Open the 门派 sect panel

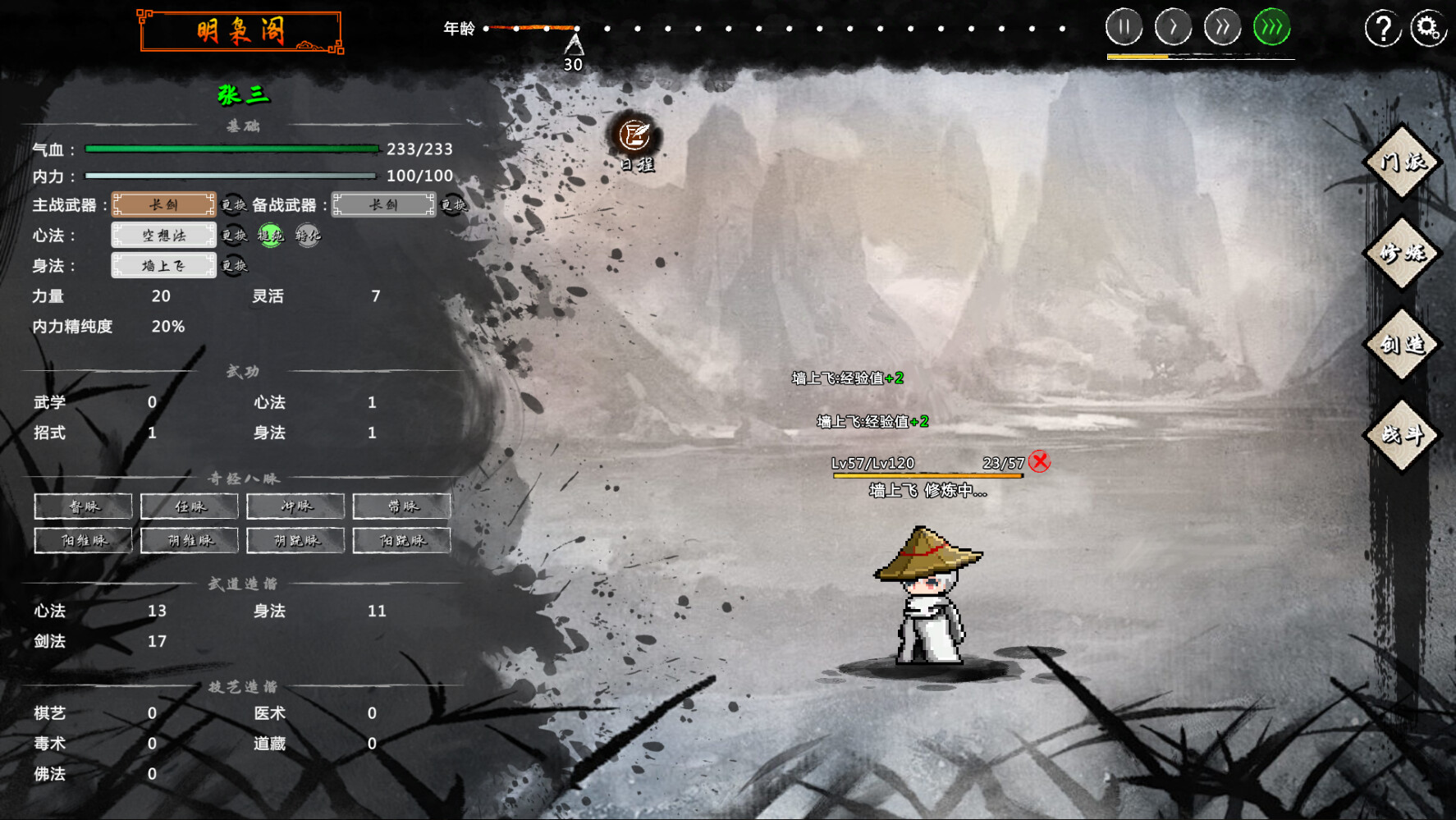1402,162
